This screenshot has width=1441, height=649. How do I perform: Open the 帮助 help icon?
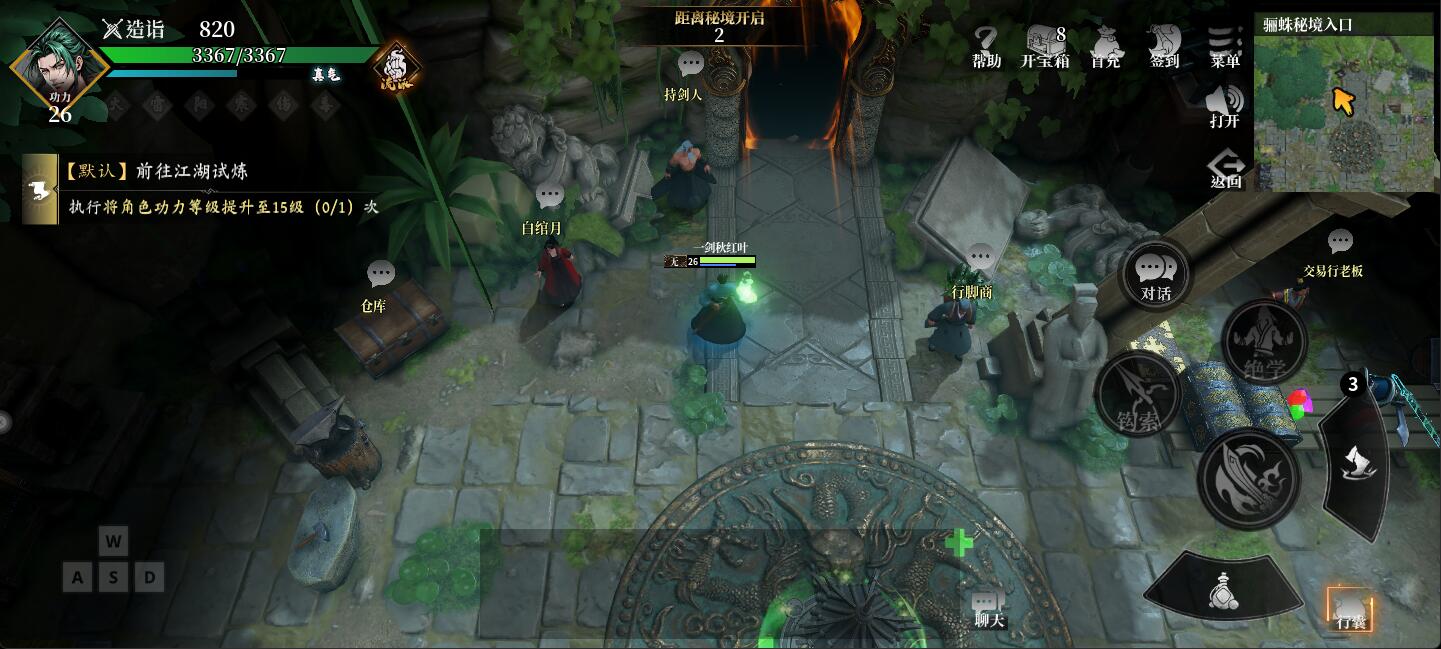[986, 47]
